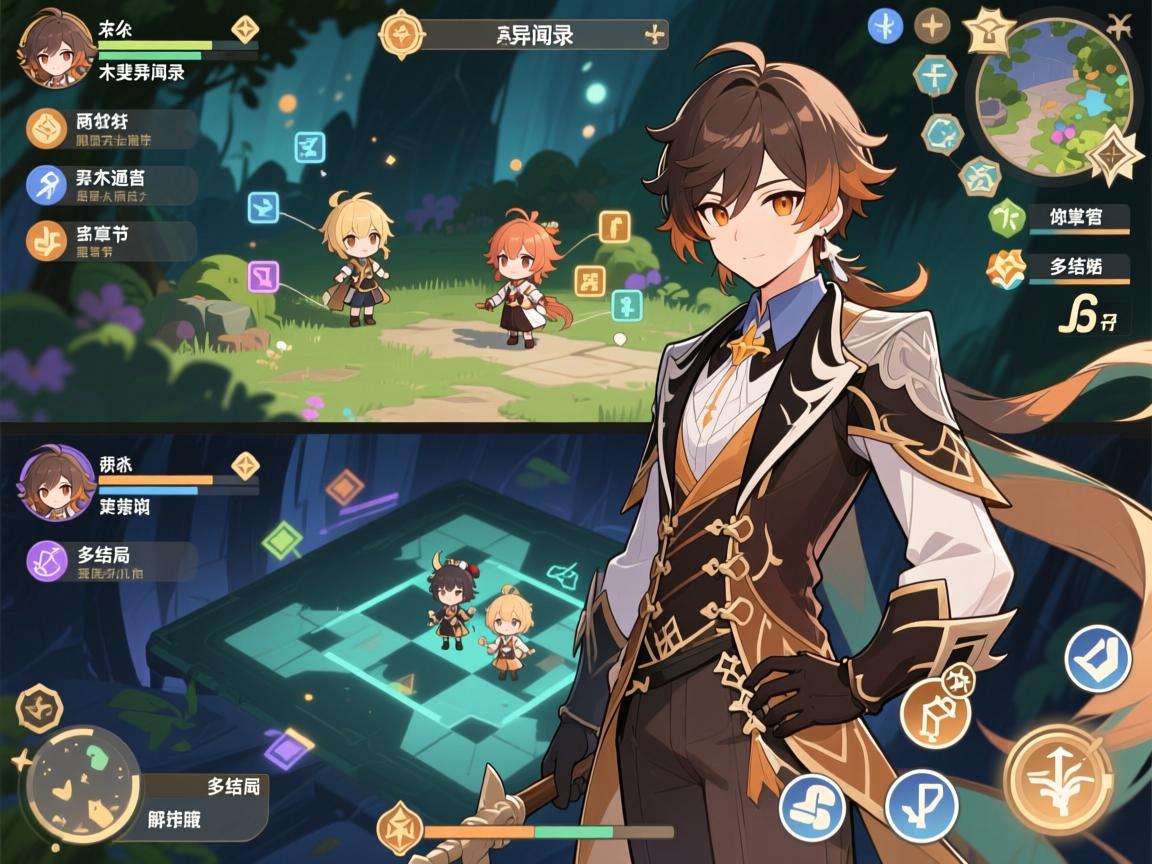This screenshot has width=1152, height=864.
Task: Open the purple-icon 多结局 entry
Action: click(46, 561)
